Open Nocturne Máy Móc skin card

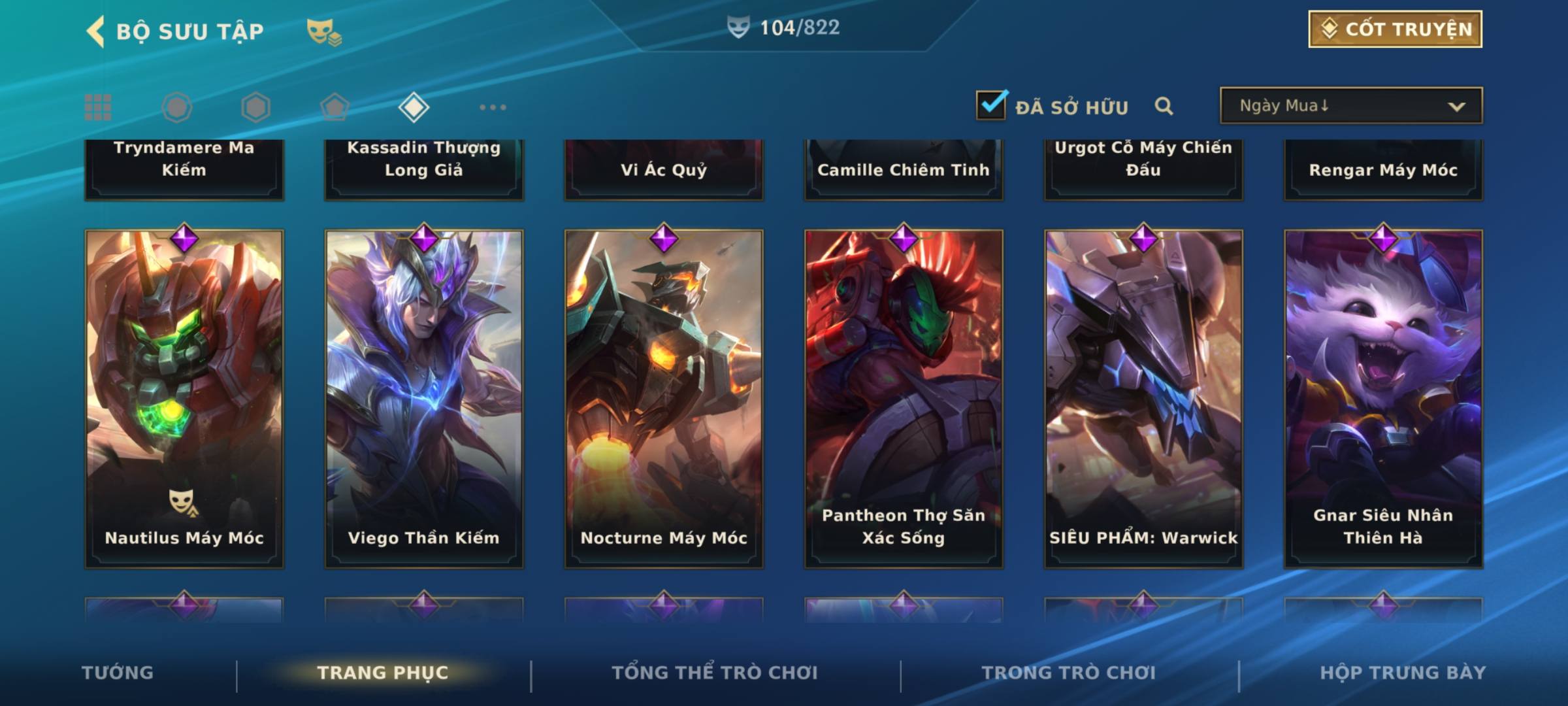pos(664,399)
